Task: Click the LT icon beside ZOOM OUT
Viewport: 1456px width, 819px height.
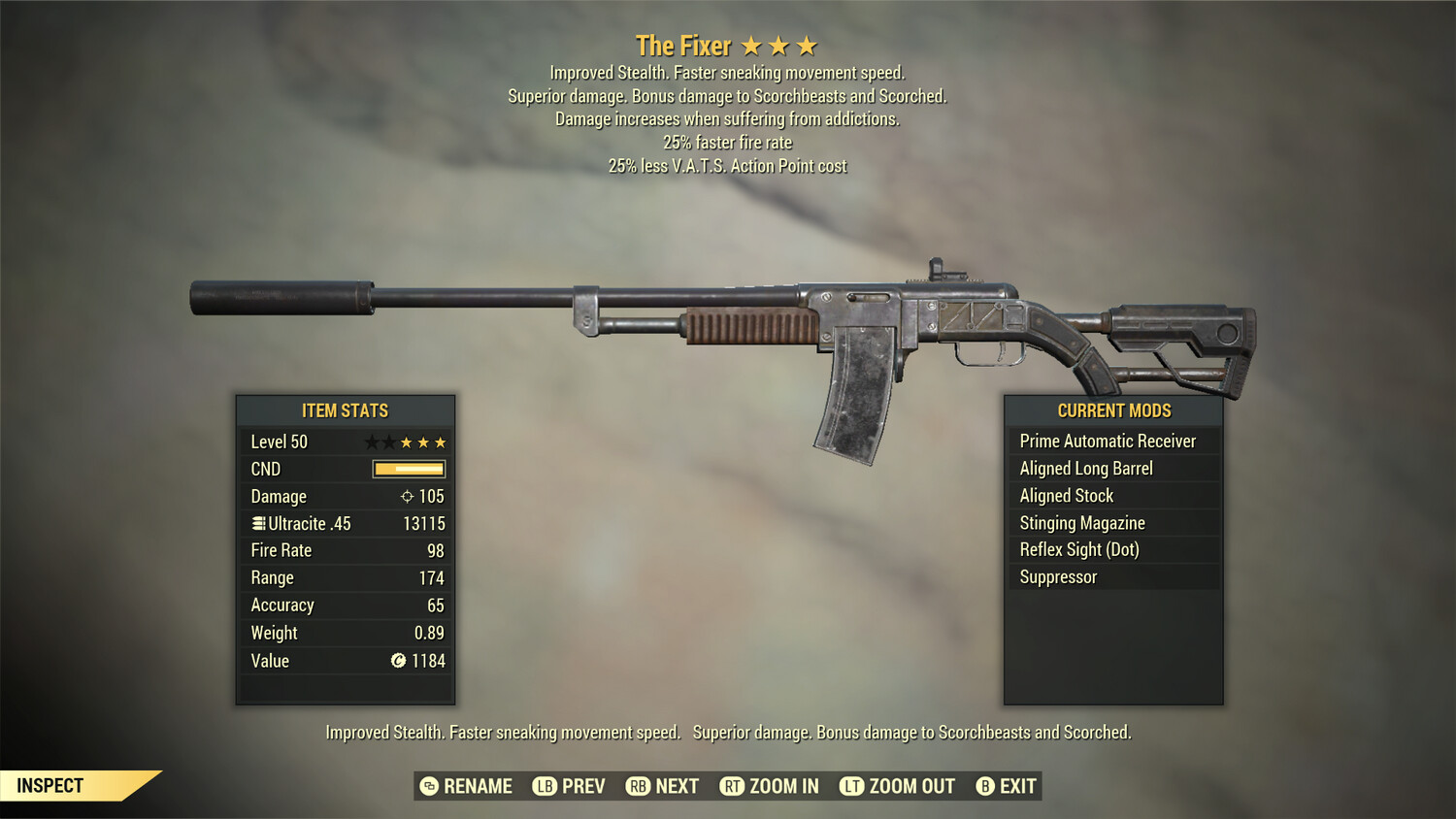Action: (x=850, y=786)
